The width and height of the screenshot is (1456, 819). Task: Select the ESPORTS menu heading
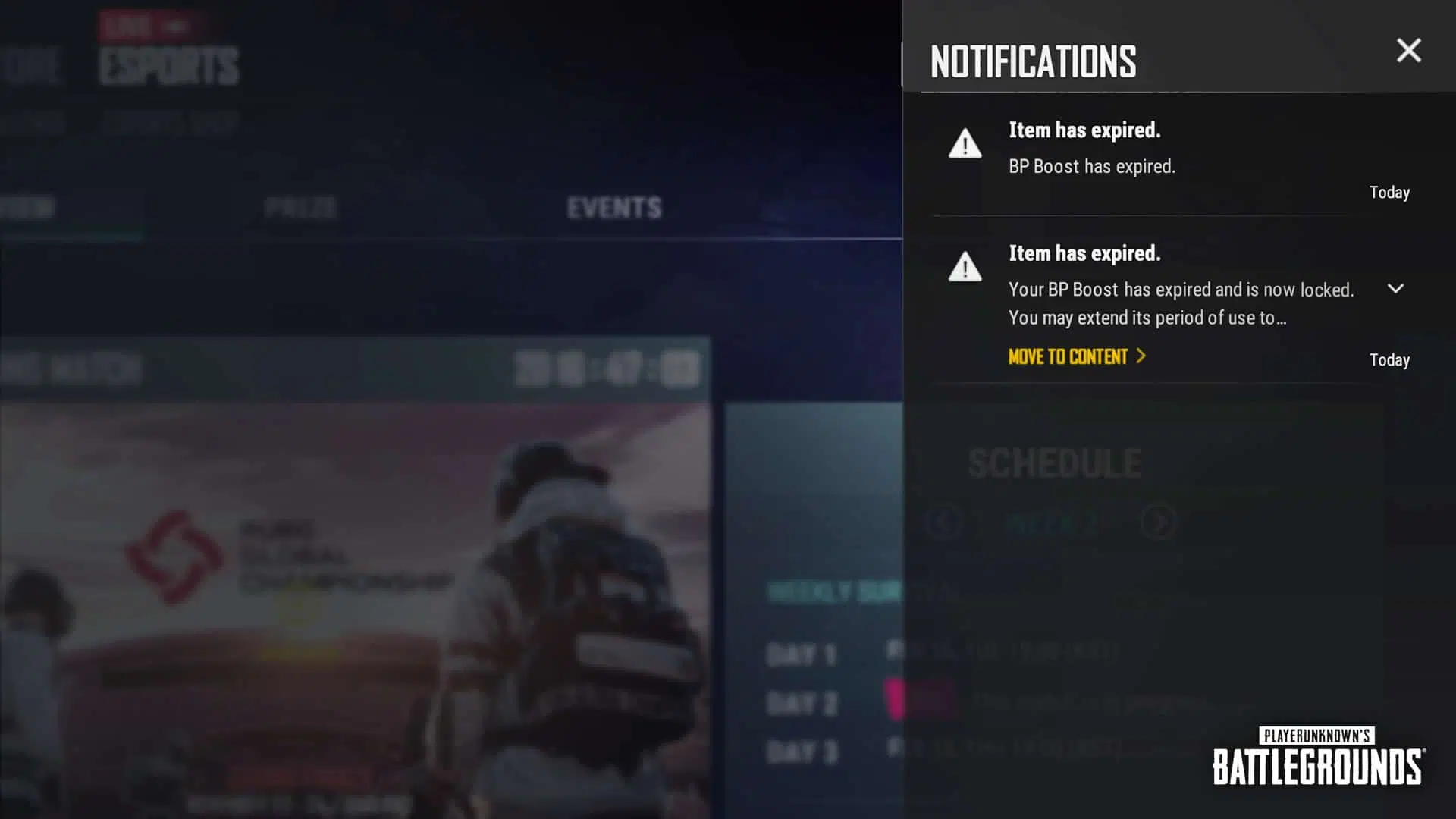(168, 64)
